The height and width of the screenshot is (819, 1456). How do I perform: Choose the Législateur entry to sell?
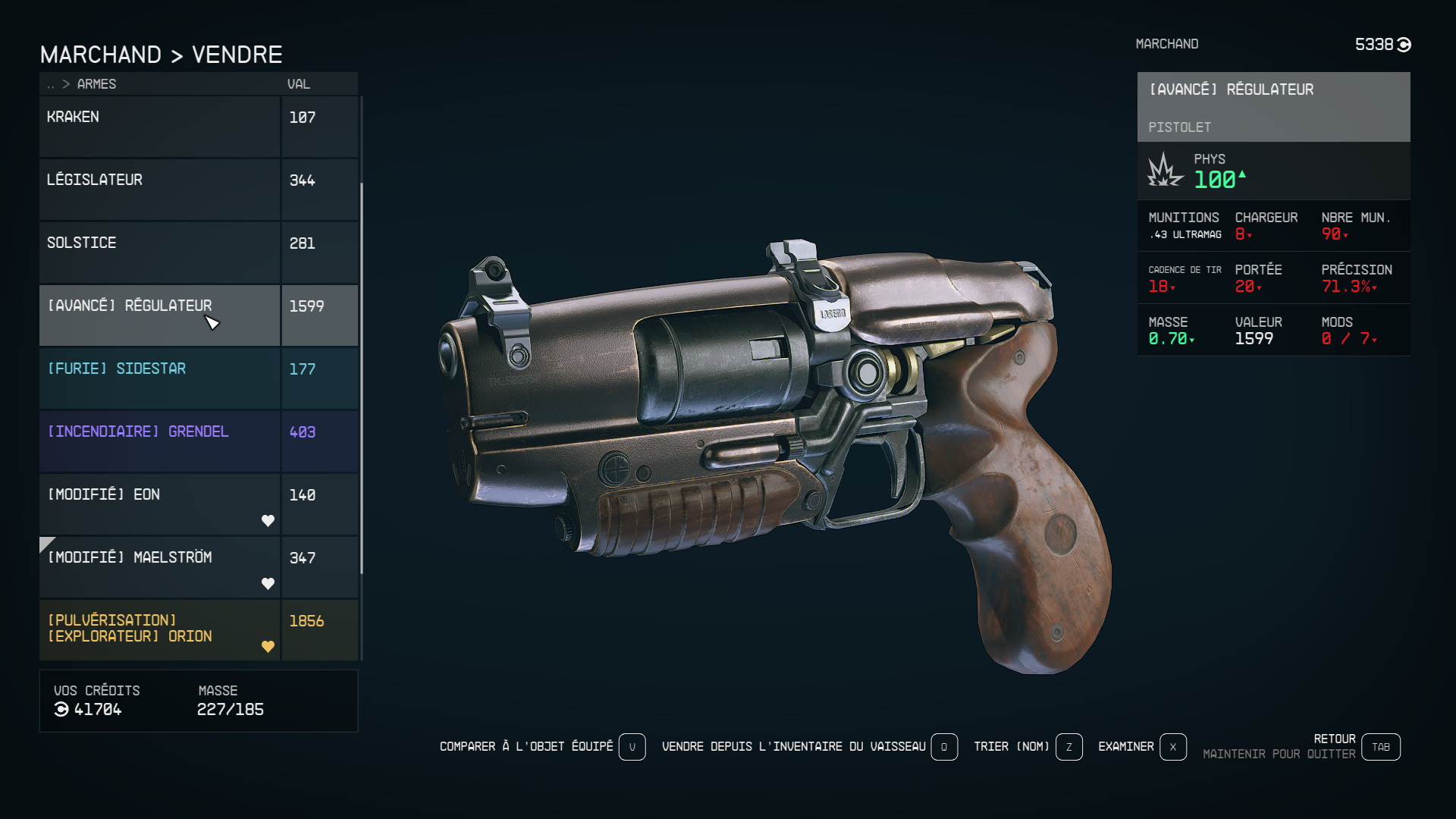click(159, 189)
